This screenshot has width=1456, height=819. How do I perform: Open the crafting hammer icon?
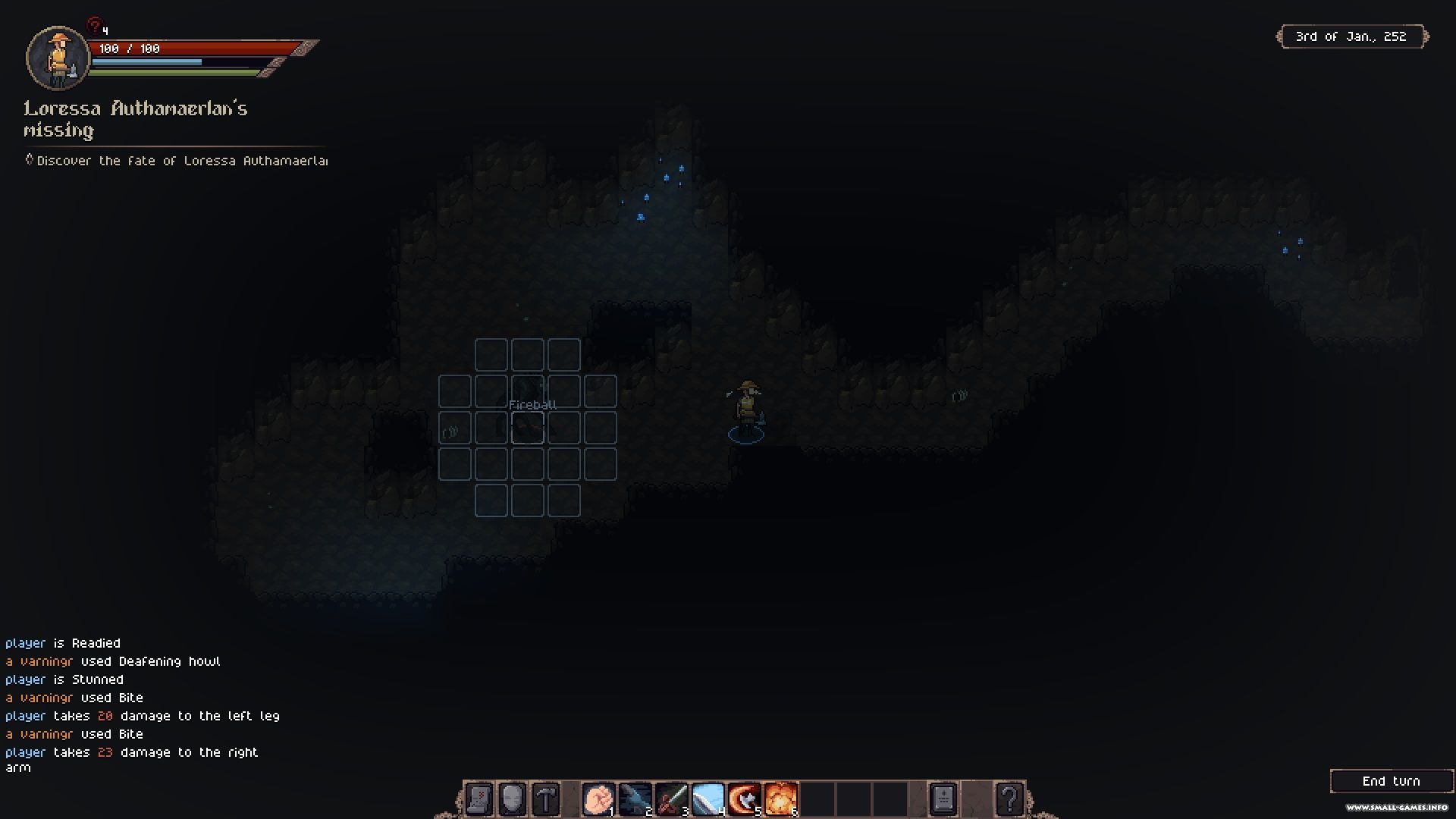[546, 799]
